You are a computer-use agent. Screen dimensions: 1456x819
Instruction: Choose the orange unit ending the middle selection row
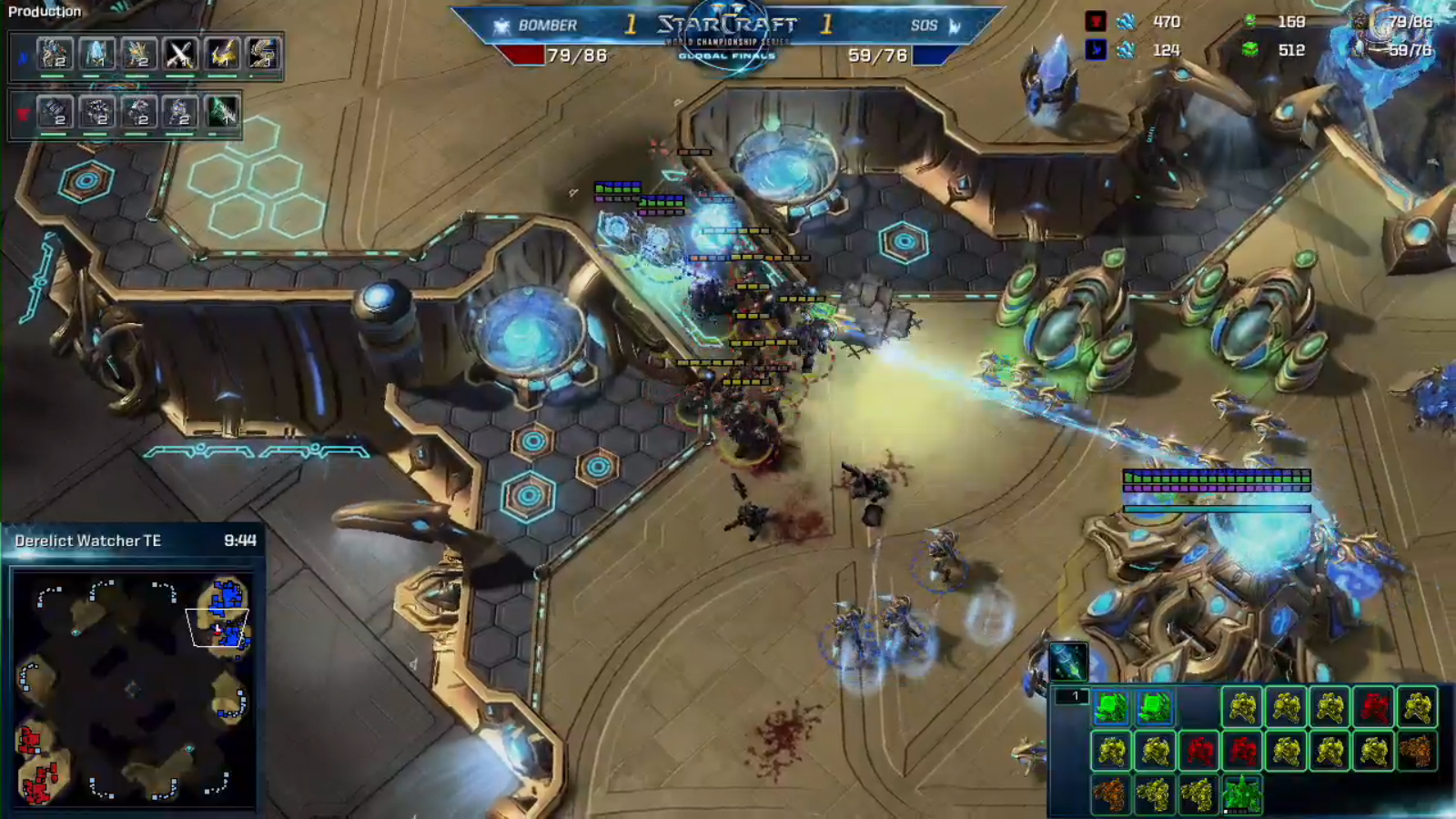pyautogui.click(x=1416, y=751)
